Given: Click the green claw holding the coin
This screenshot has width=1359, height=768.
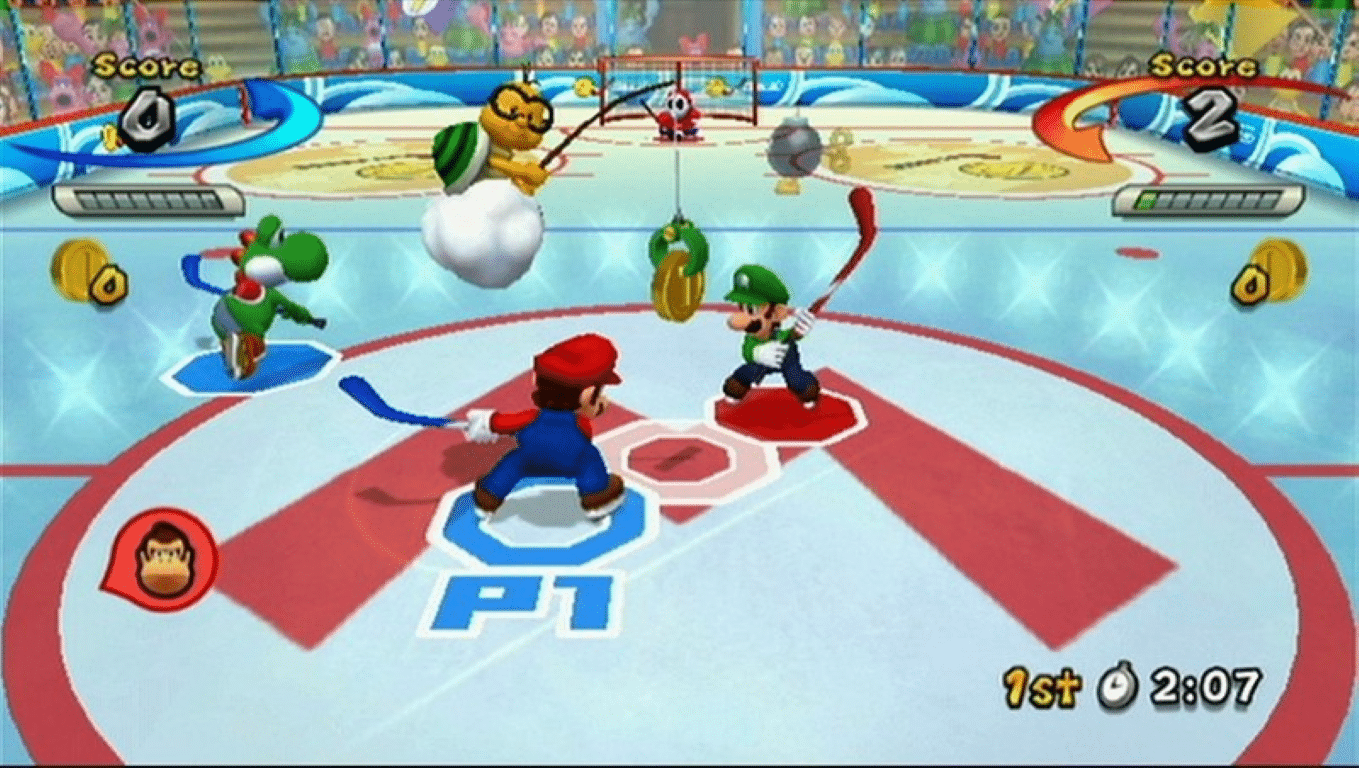Looking at the screenshot, I should point(677,242).
